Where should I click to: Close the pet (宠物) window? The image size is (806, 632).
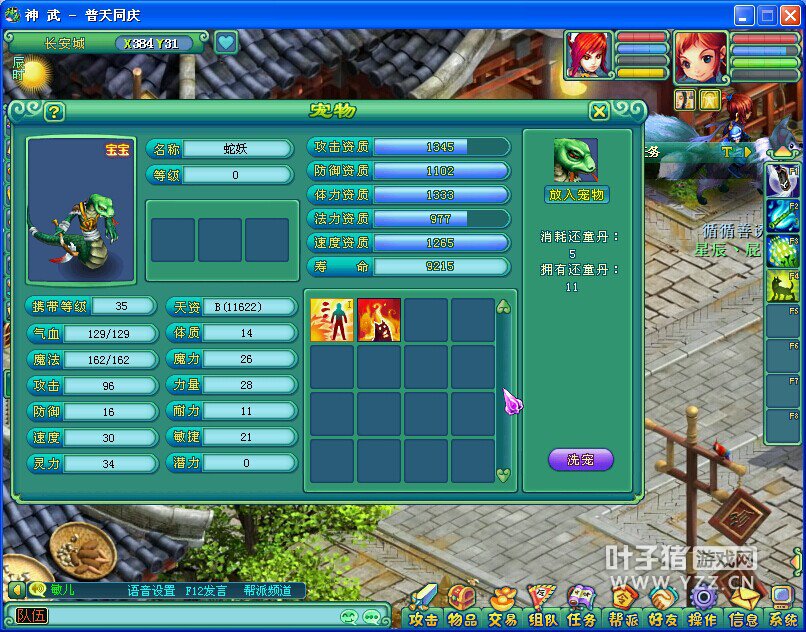click(x=599, y=111)
